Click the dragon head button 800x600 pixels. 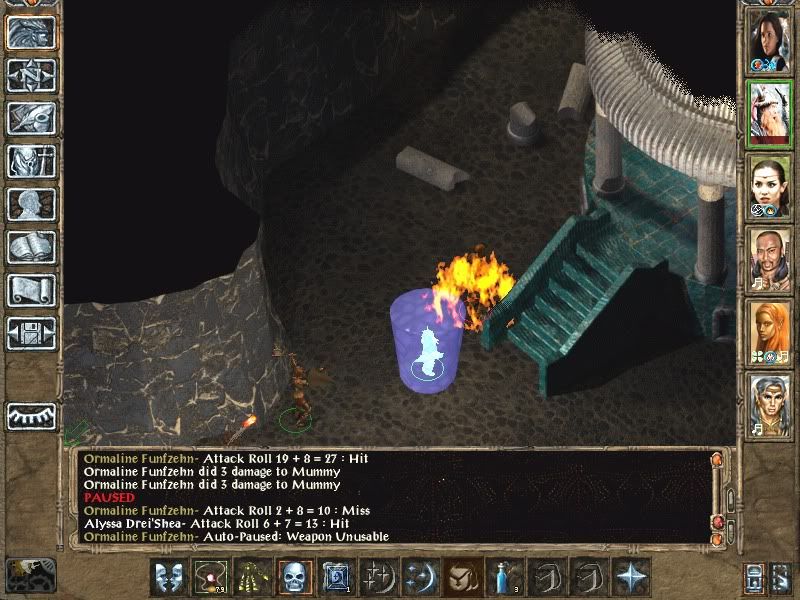click(30, 34)
